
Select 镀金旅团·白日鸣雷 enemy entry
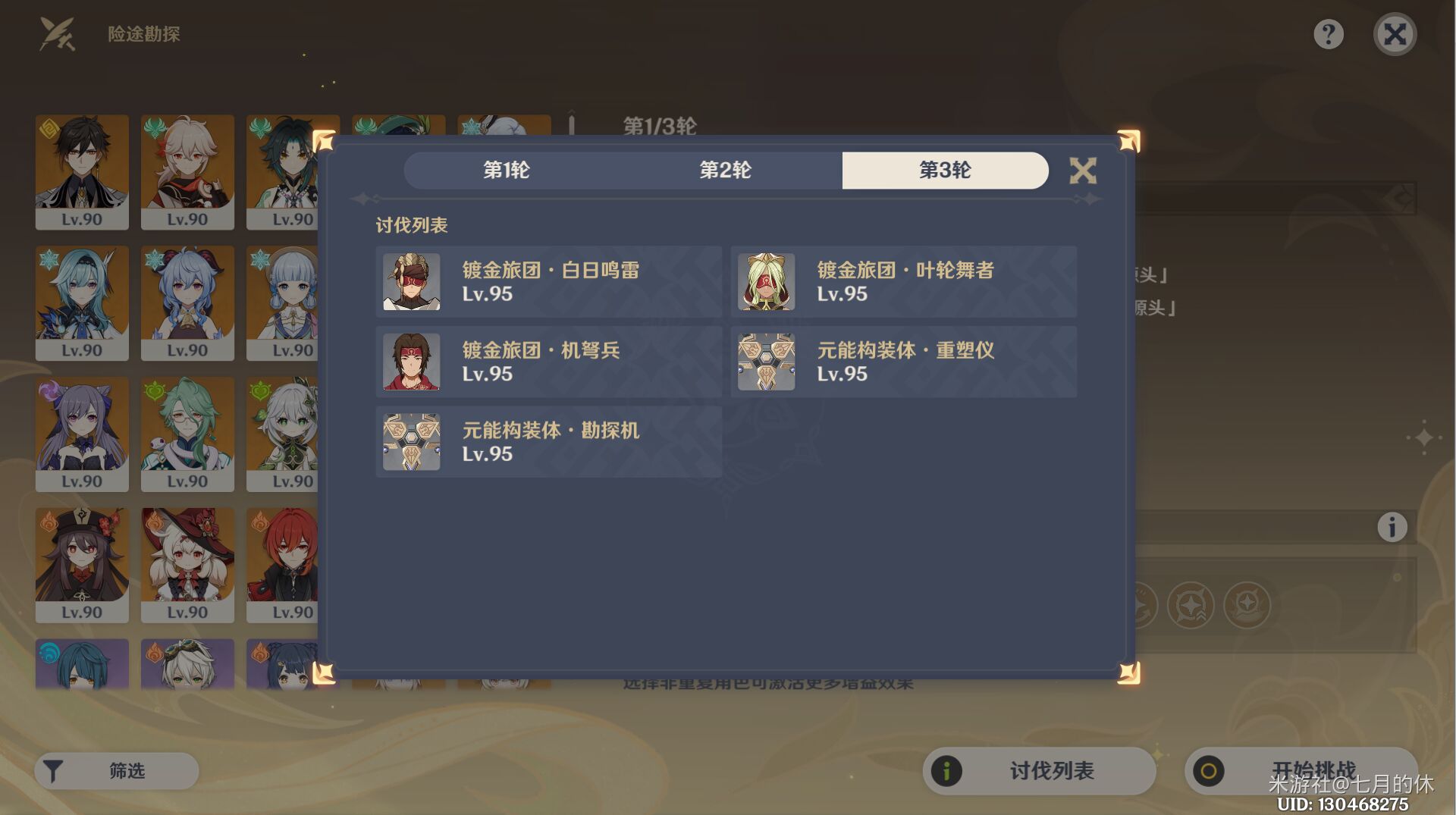(x=548, y=282)
